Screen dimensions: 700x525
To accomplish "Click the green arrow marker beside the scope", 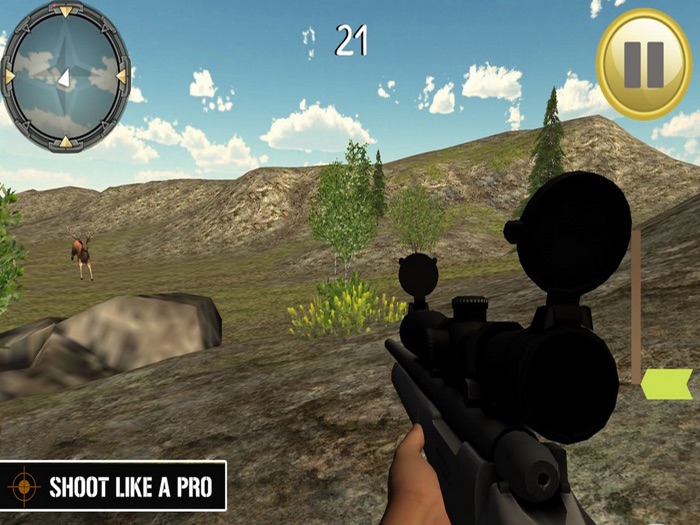I will 666,384.
